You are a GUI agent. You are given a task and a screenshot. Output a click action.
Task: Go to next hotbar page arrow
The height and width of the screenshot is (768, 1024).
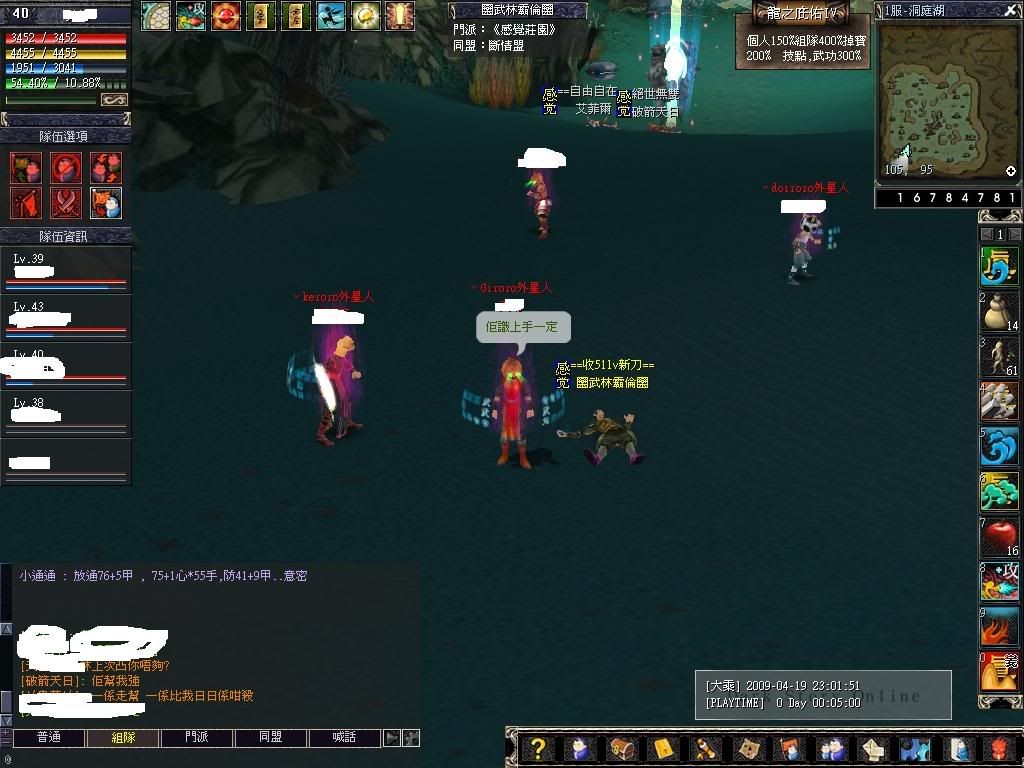[x=1015, y=234]
